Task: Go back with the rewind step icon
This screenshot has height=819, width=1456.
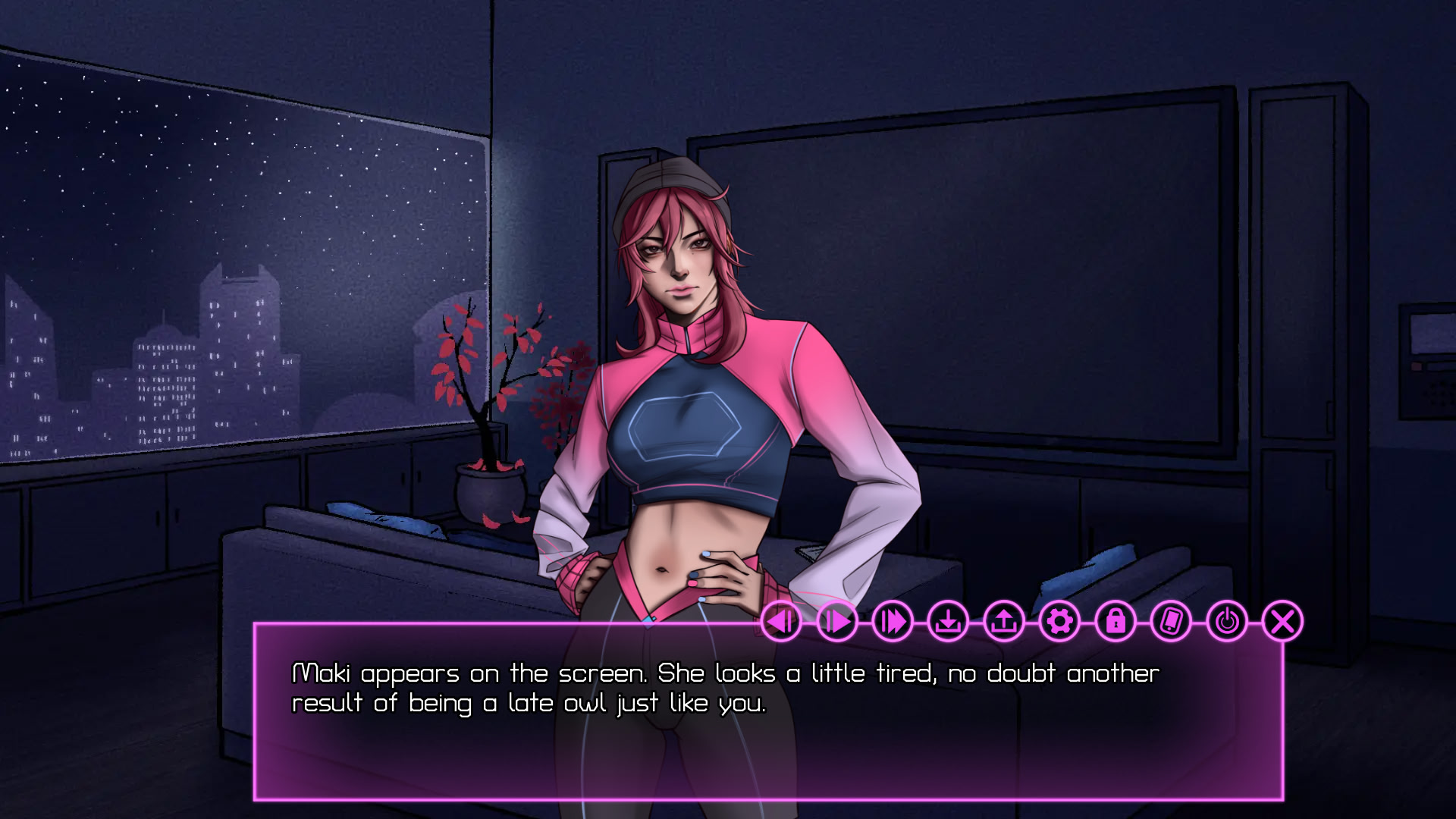Action: click(781, 622)
